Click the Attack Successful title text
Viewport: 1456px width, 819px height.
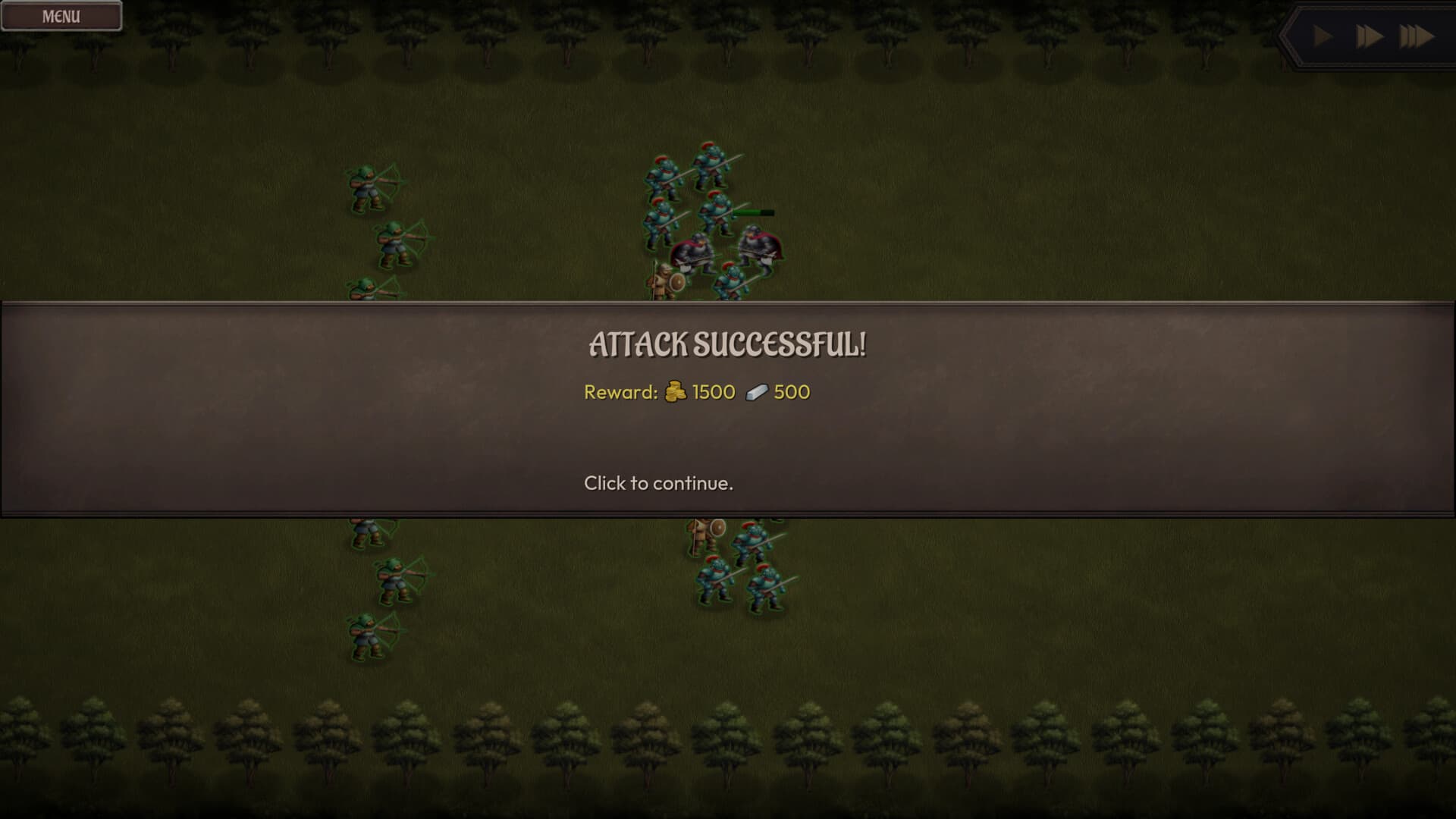coord(728,345)
